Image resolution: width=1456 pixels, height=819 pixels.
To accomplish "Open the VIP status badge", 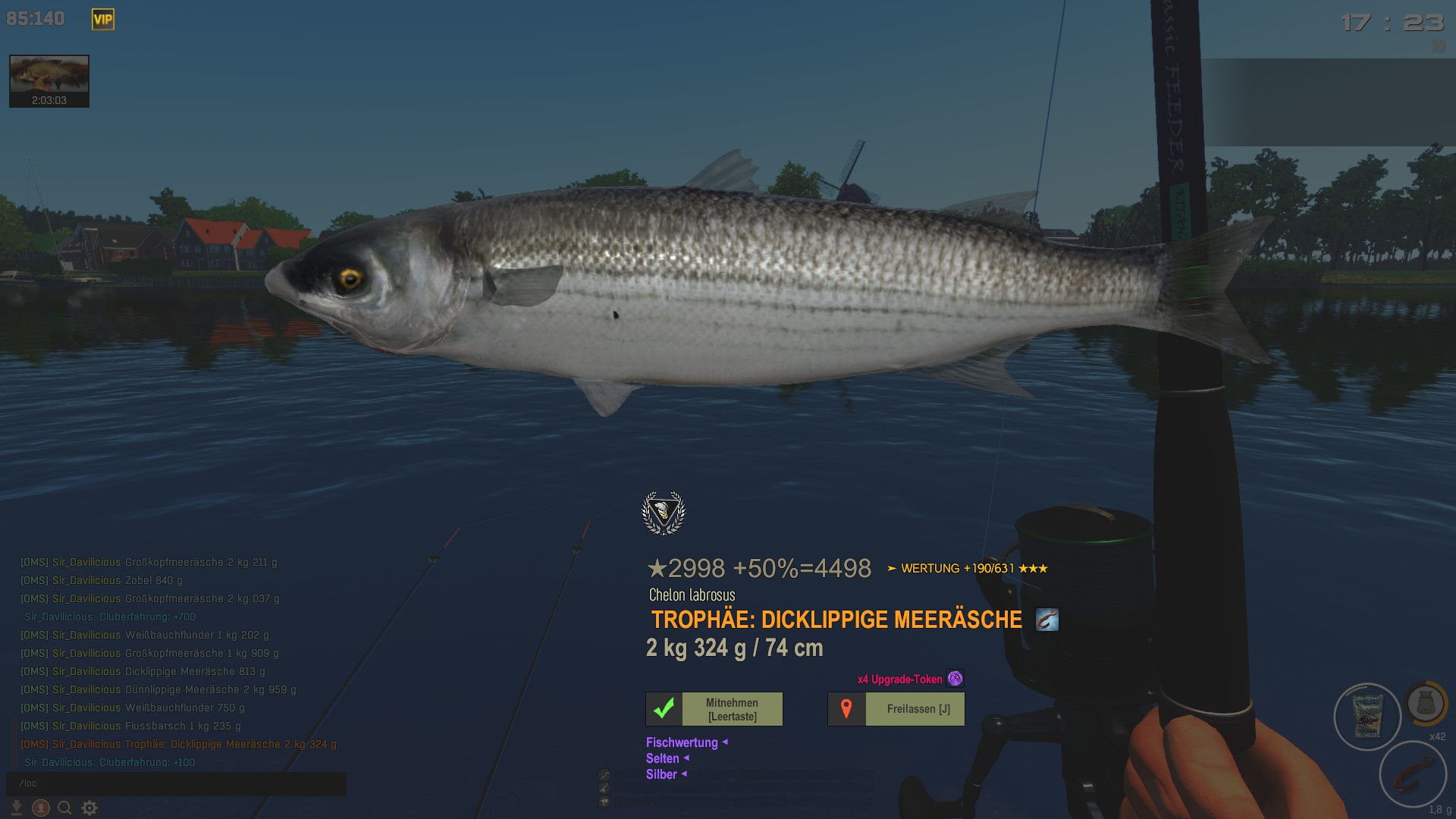I will tap(103, 20).
